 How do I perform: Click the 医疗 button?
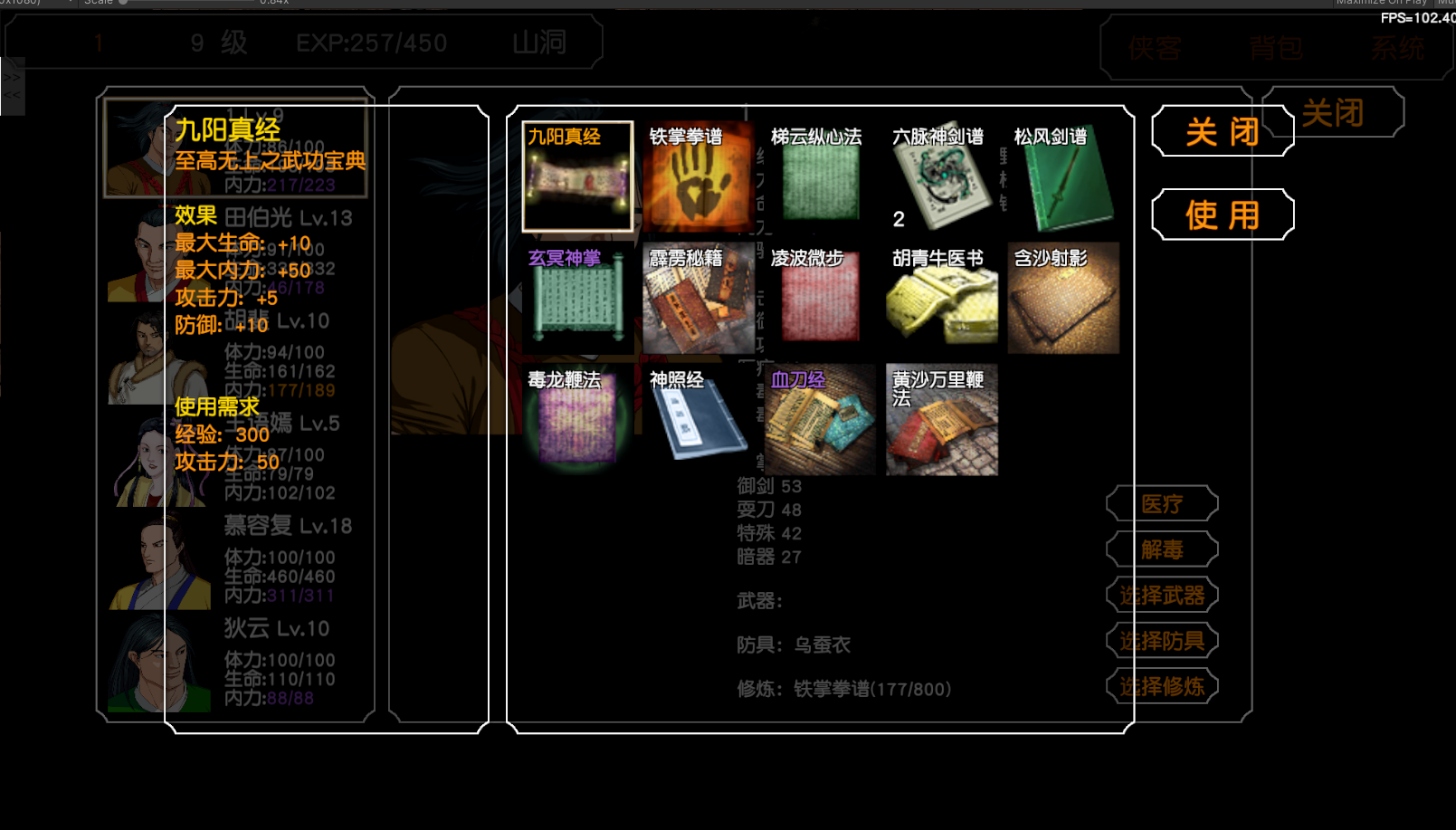[x=1161, y=503]
